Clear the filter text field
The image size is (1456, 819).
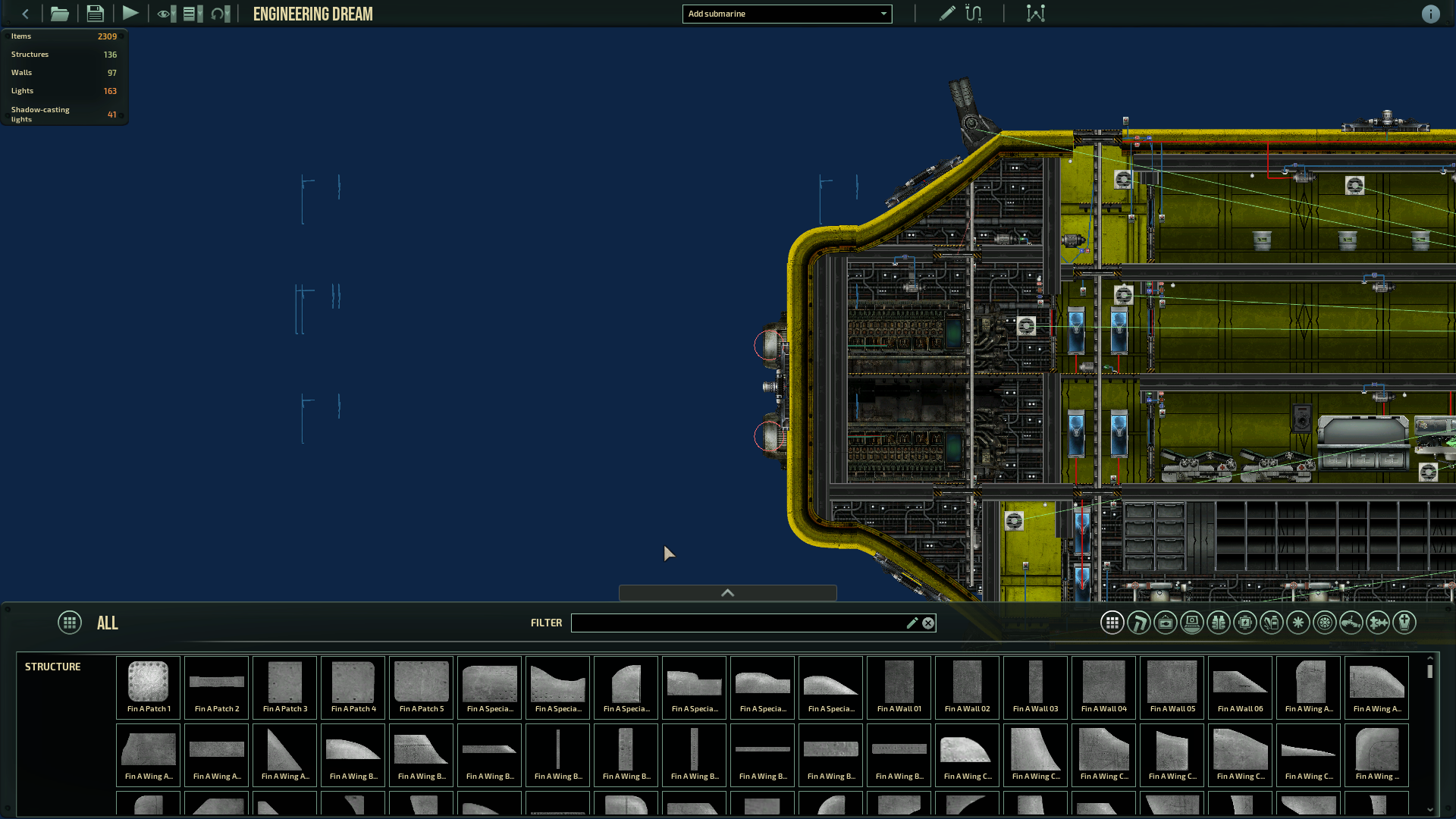coord(927,623)
